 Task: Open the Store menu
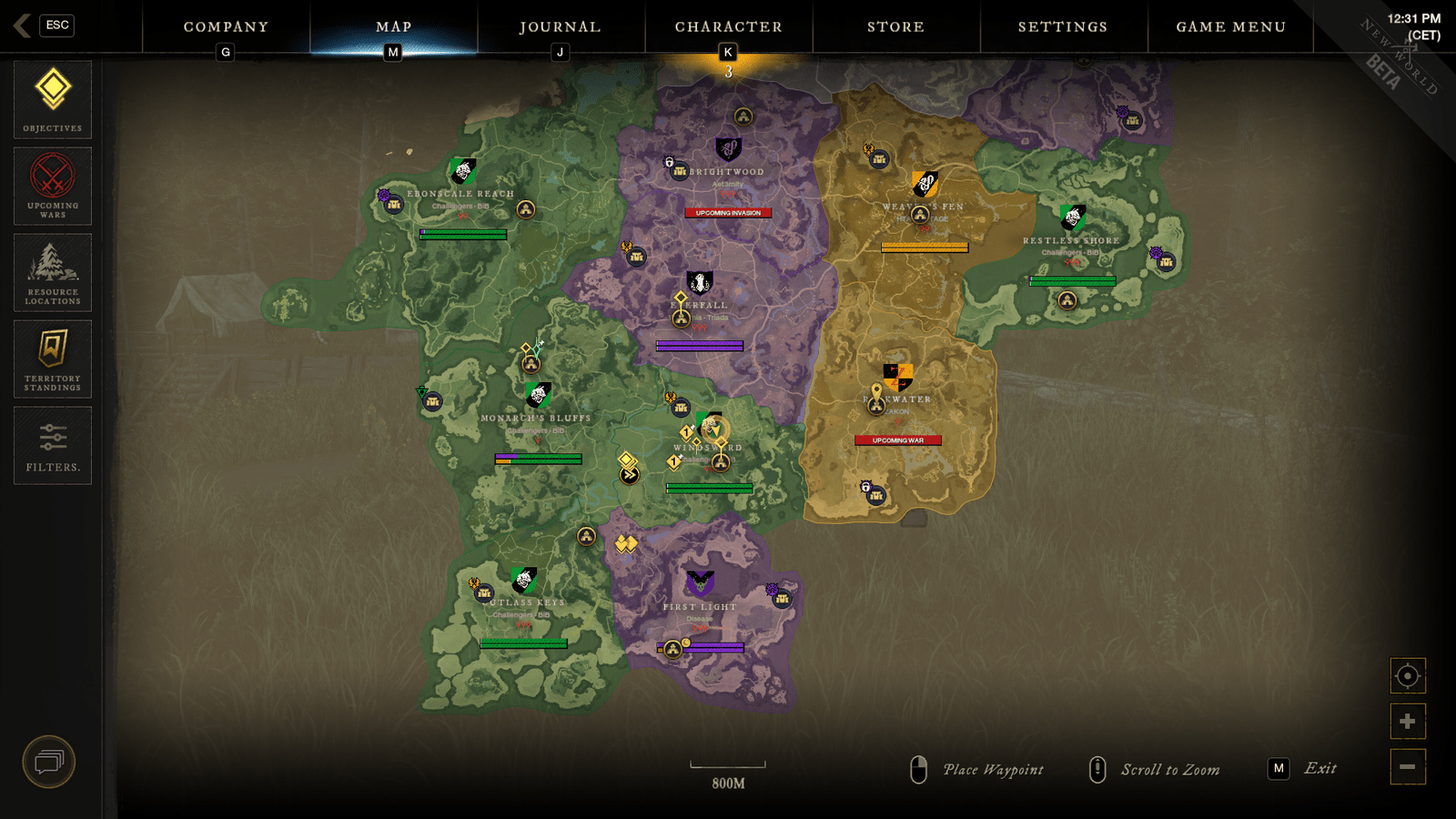[895, 26]
